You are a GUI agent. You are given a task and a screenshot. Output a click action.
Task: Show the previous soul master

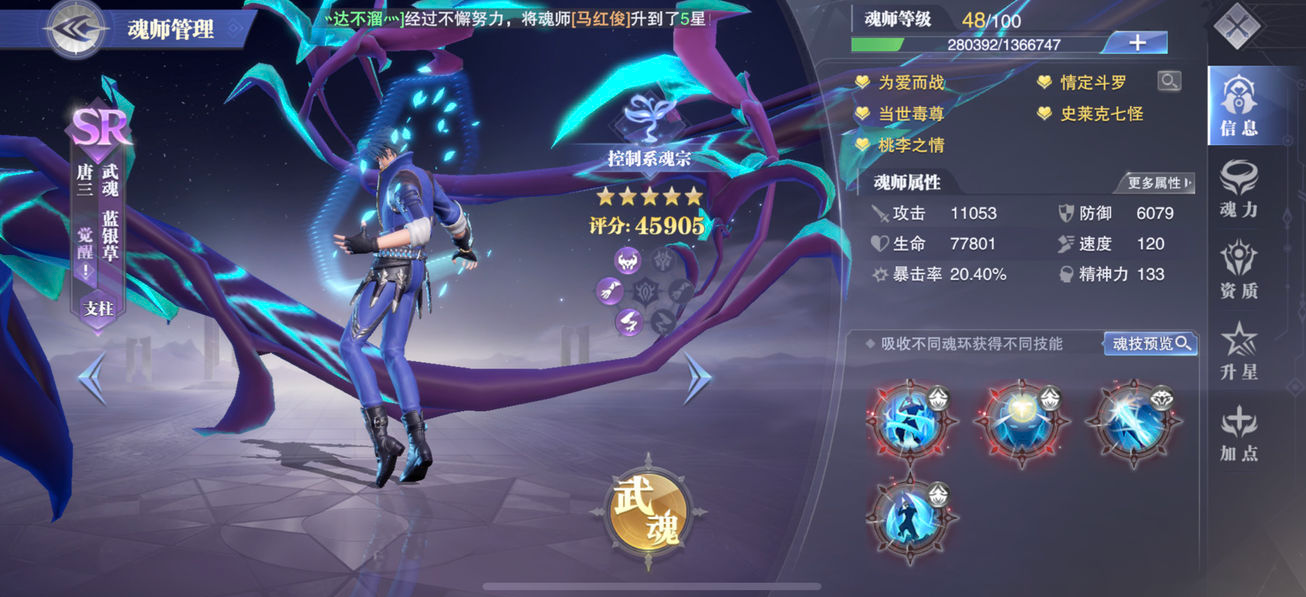(92, 377)
